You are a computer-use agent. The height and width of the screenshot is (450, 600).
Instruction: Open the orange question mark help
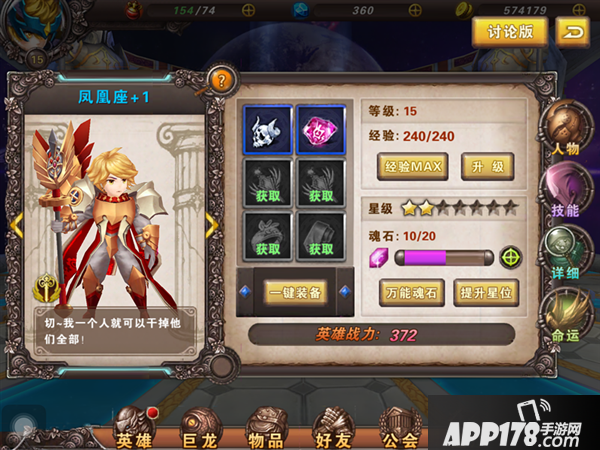point(221,80)
